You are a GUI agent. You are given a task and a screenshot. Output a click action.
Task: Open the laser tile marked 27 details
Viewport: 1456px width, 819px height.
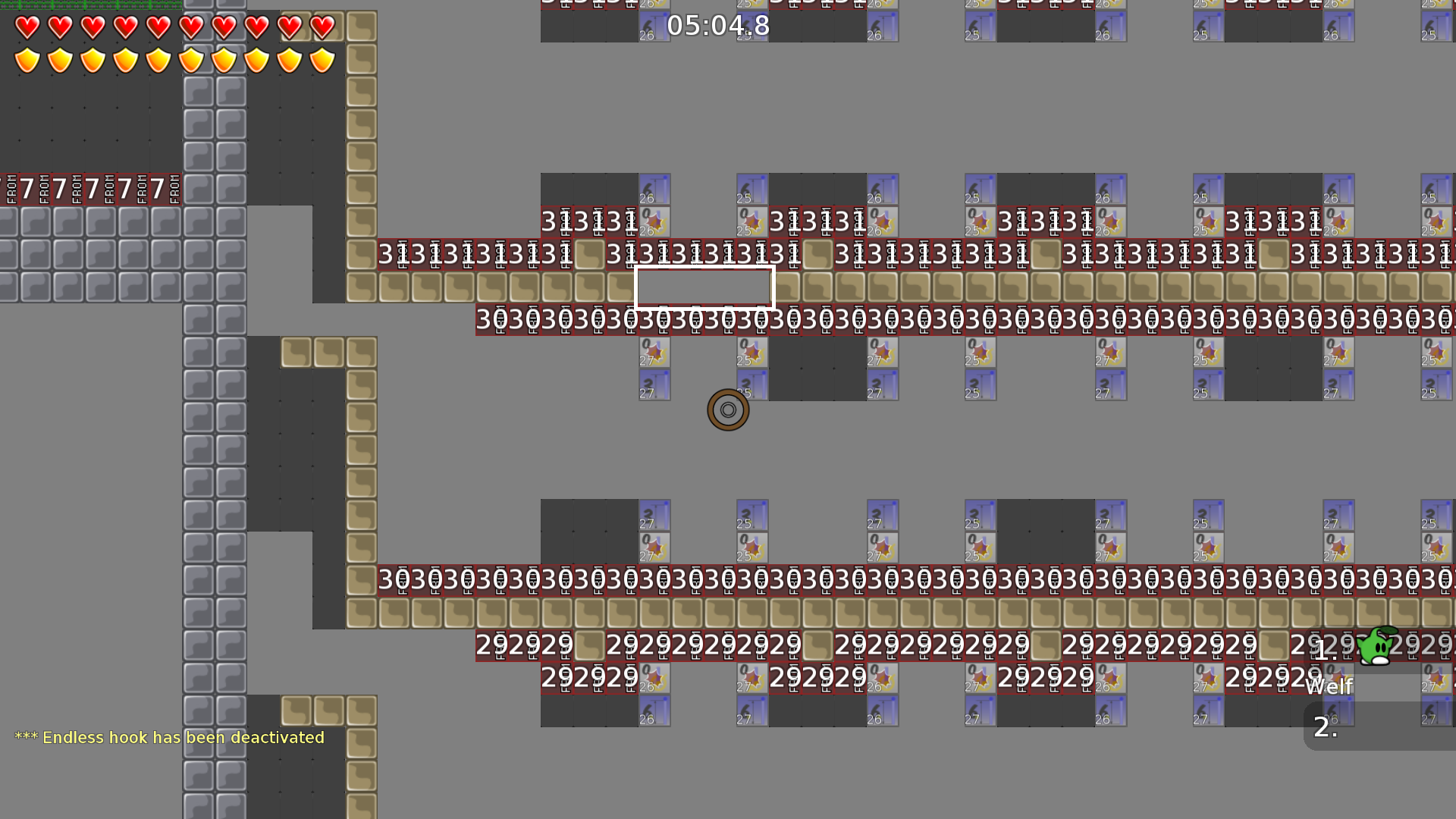pos(654,384)
